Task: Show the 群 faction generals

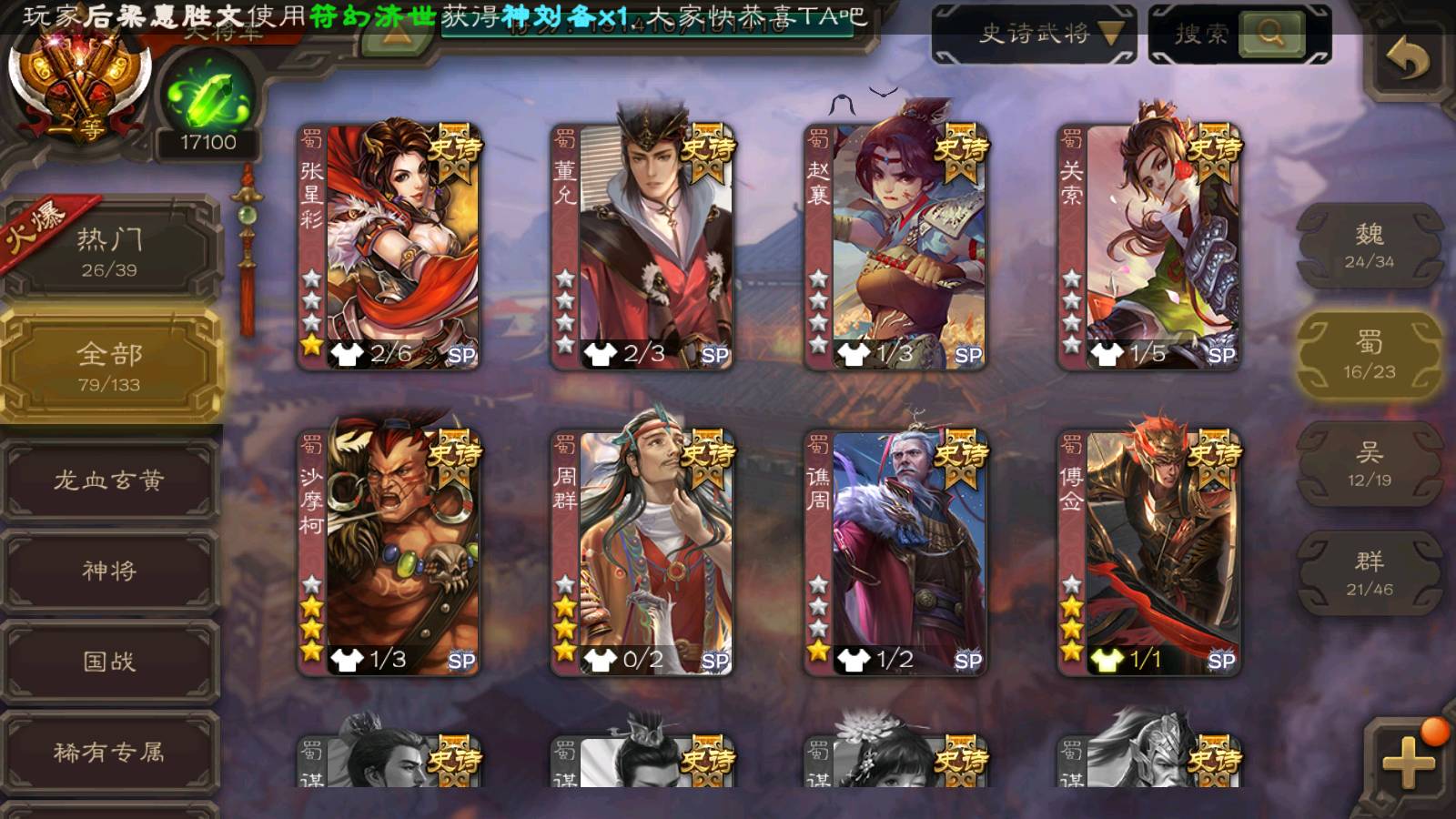Action: point(1369,573)
